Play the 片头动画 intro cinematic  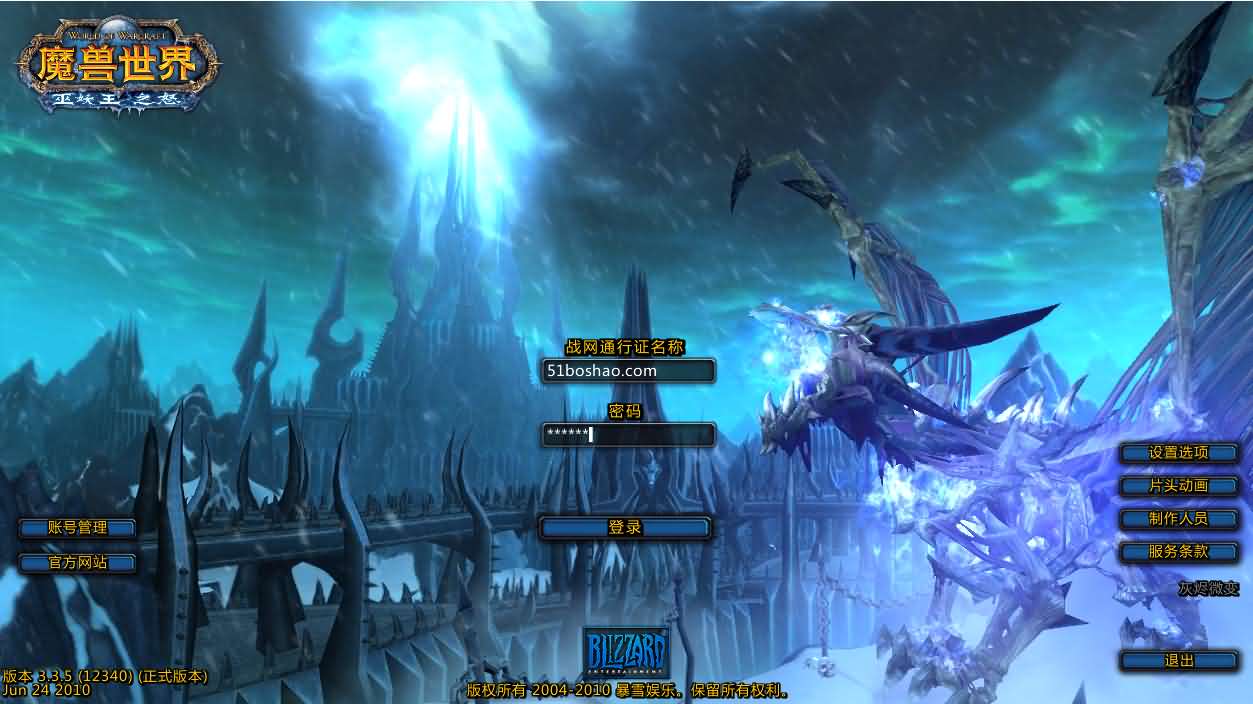(1179, 485)
